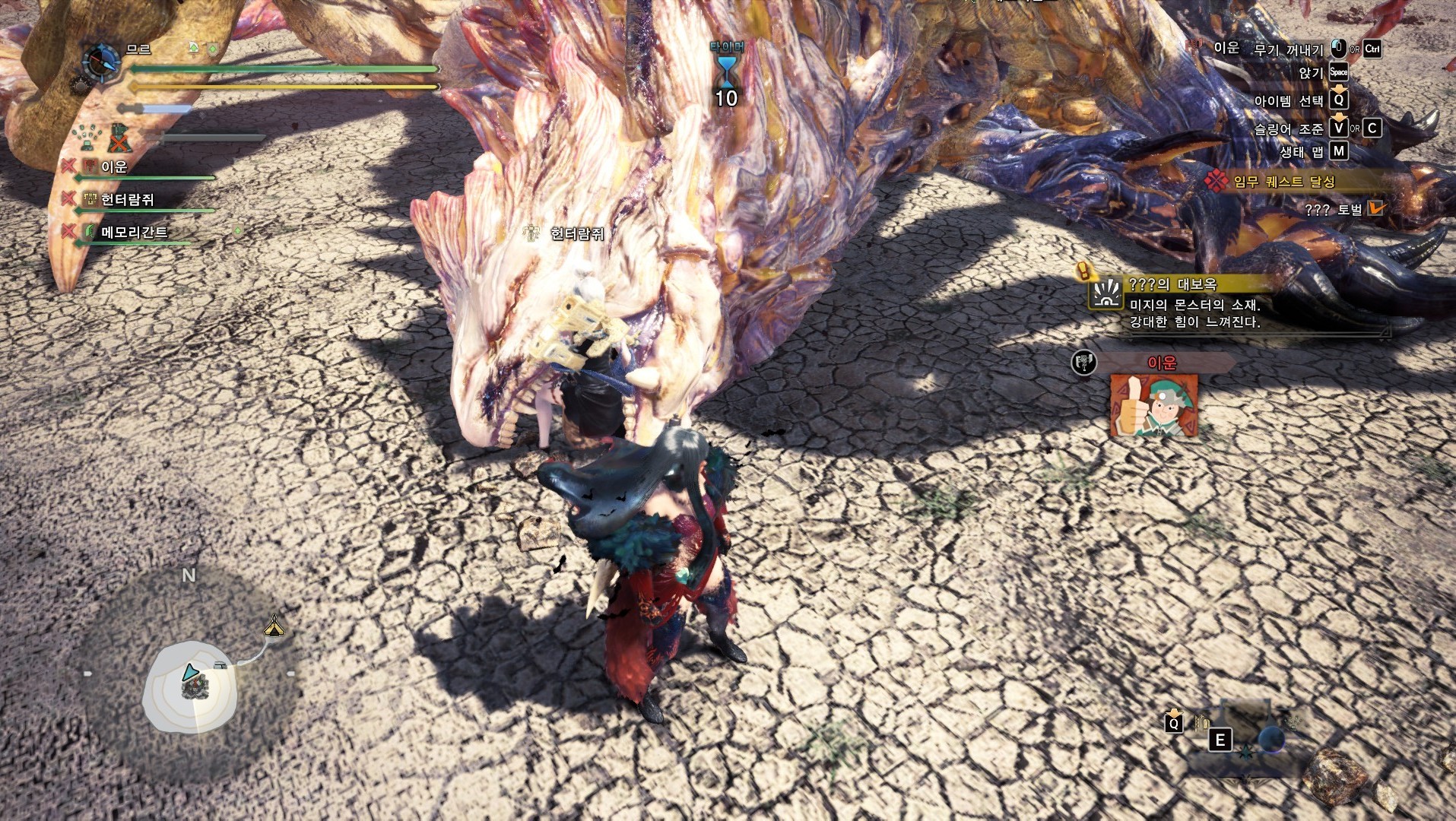The height and width of the screenshot is (821, 1456).
Task: Open the ???의 대보옥 item notification
Action: (x=1194, y=303)
